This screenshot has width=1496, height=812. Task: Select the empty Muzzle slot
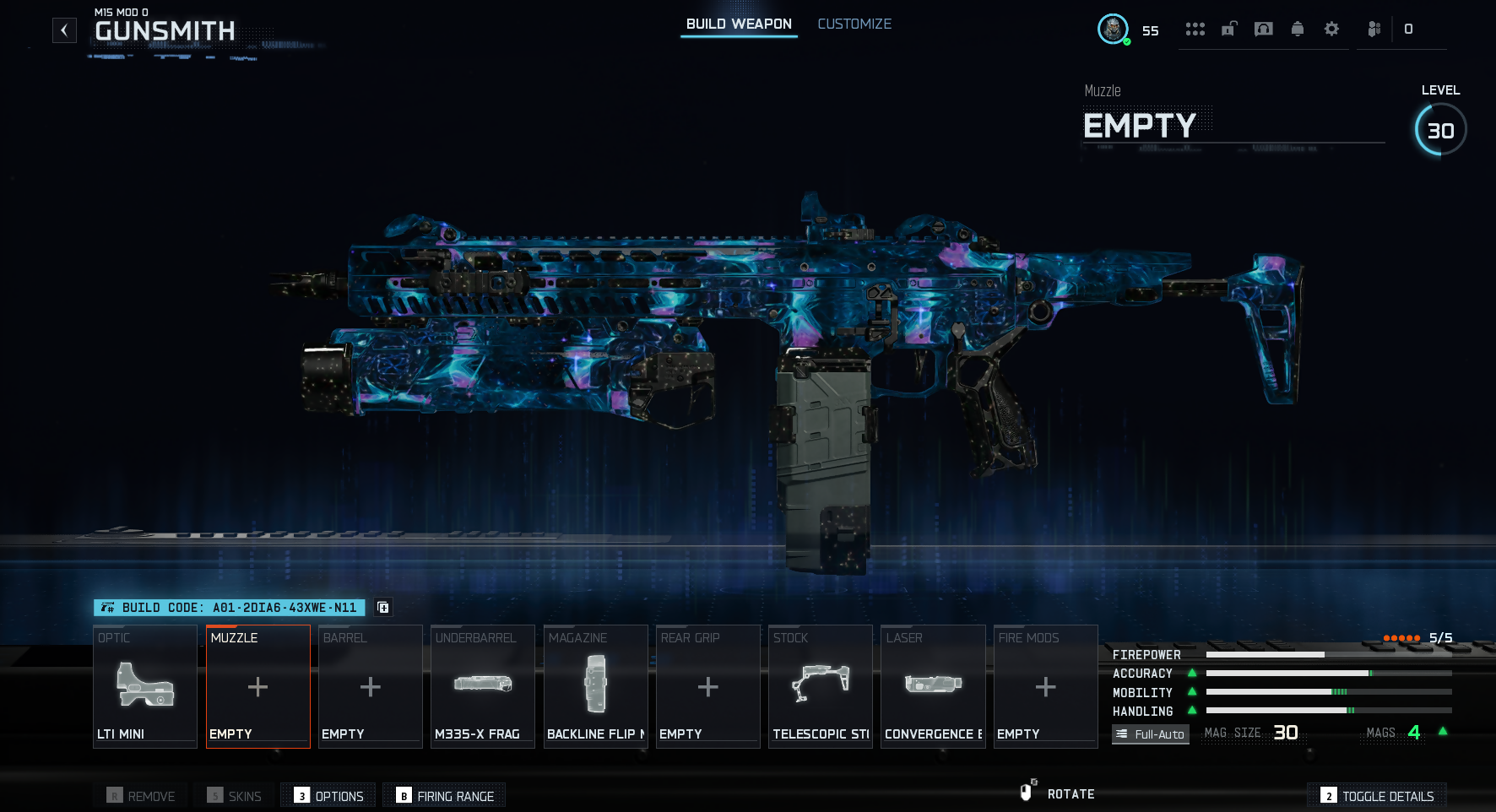[x=257, y=686]
